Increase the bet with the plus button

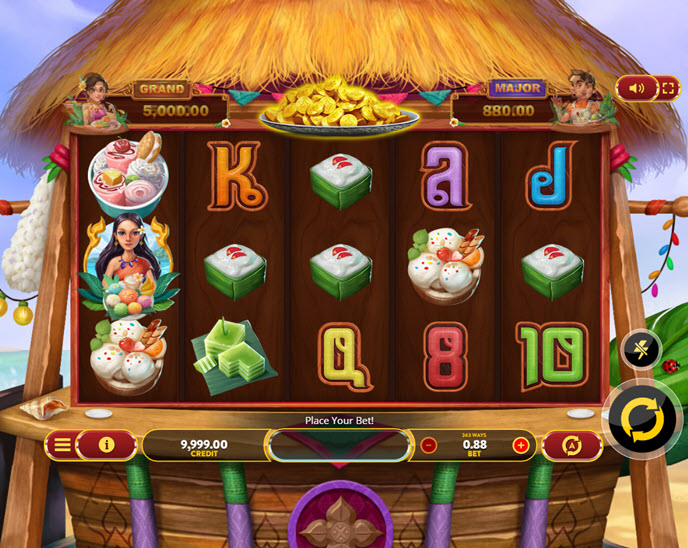pos(521,445)
